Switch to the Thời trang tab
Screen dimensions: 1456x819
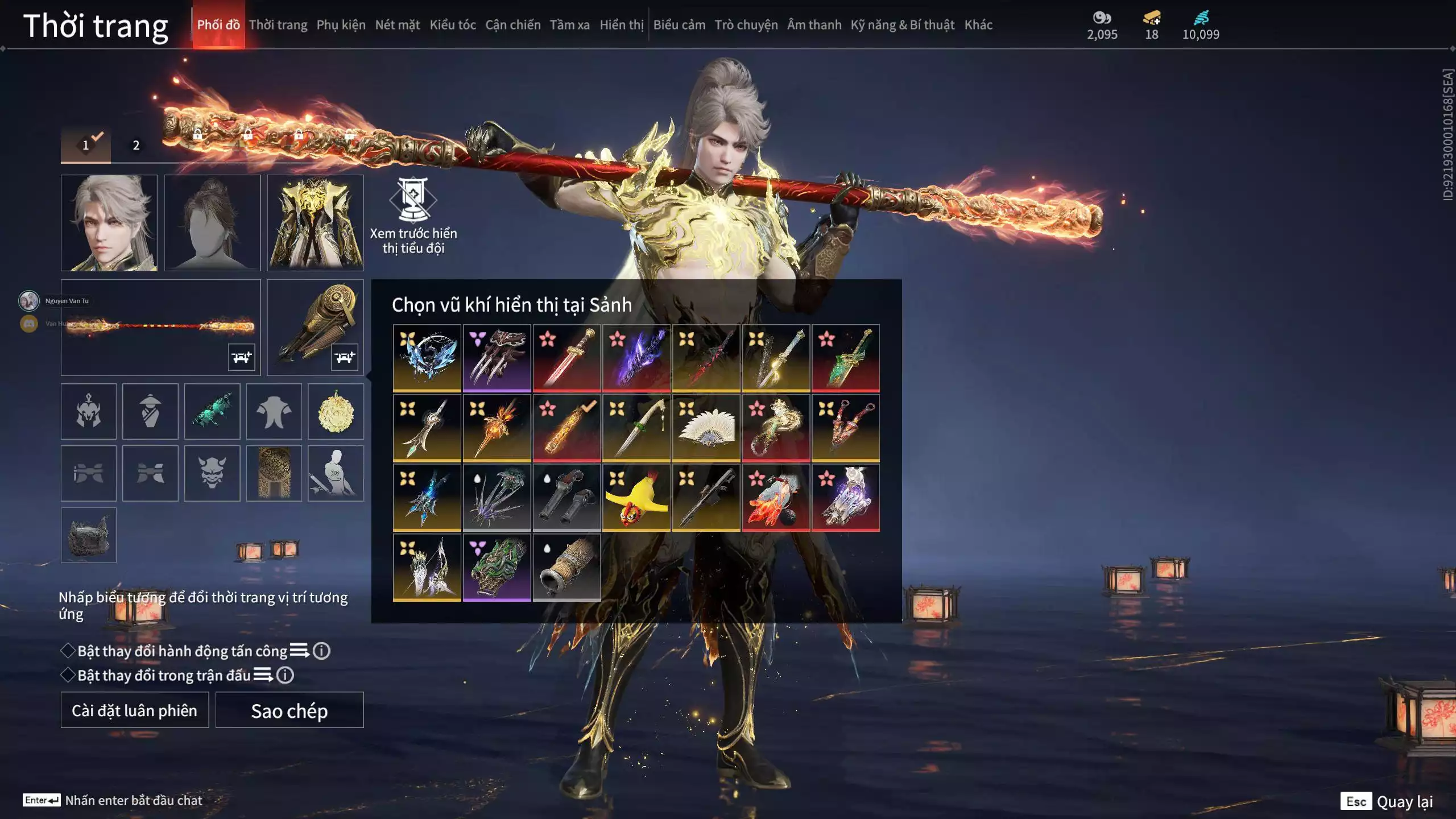tap(278, 25)
